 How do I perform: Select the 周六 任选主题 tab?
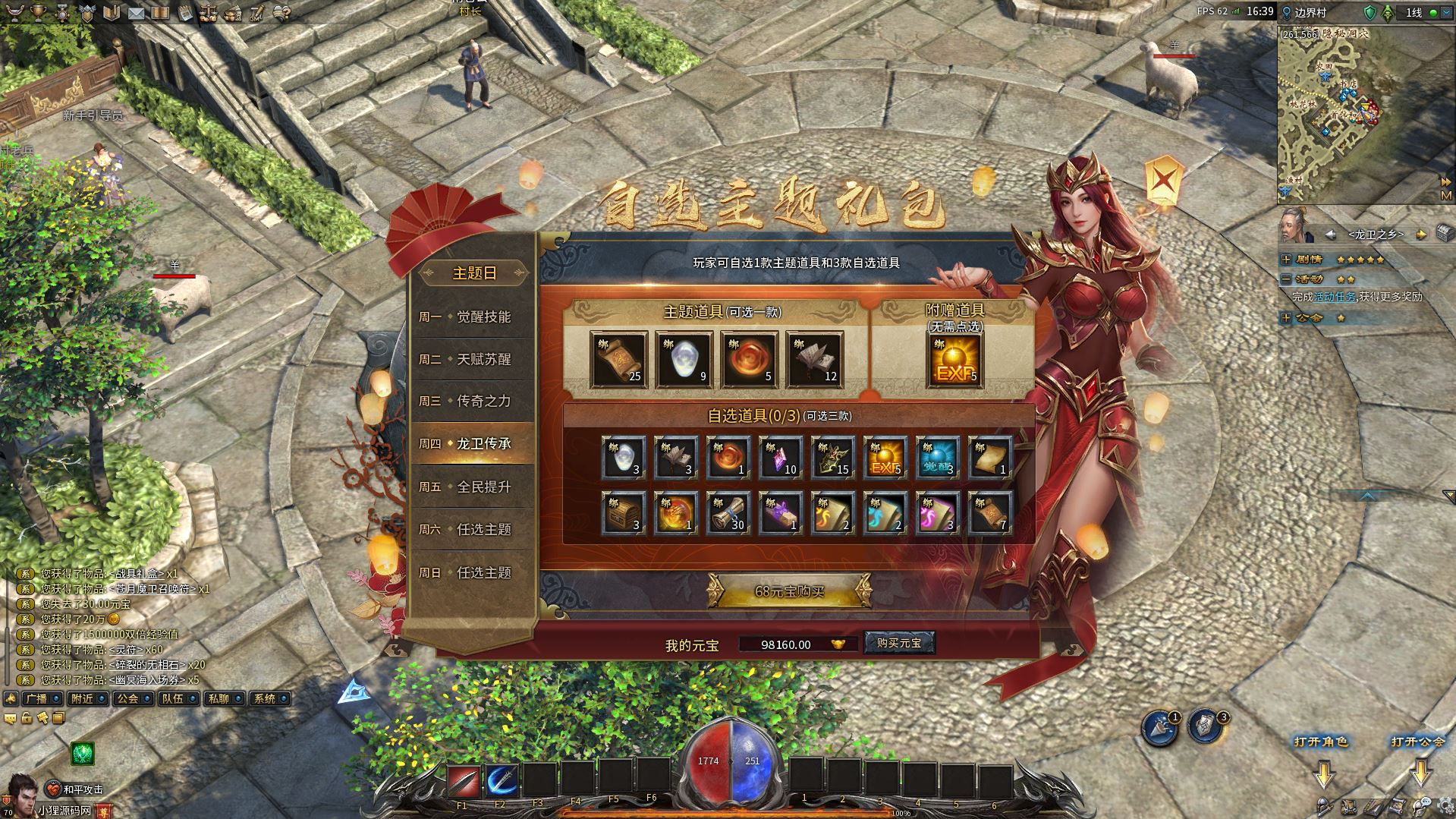point(473,529)
